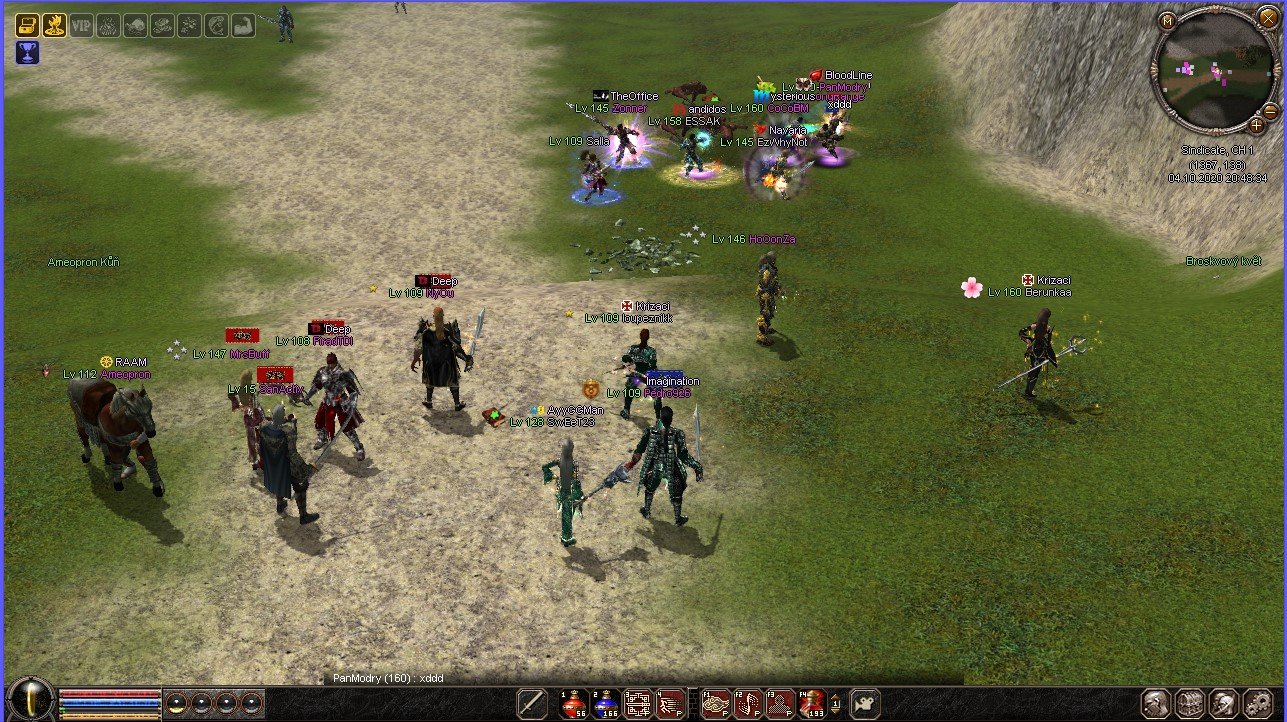Use the red health potion in quickslot 1

[x=573, y=704]
